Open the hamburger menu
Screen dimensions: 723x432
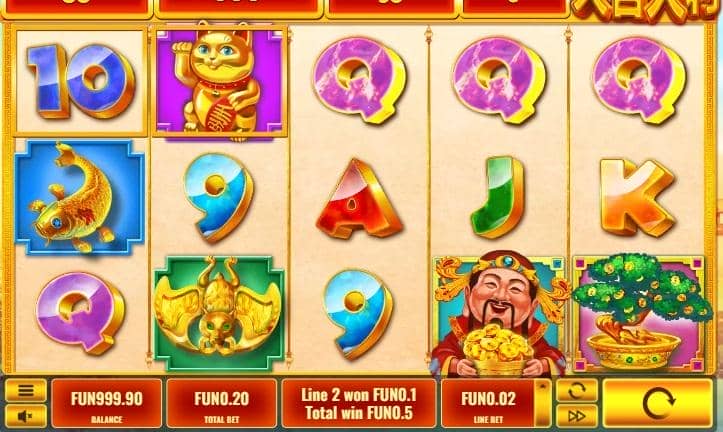coord(26,391)
